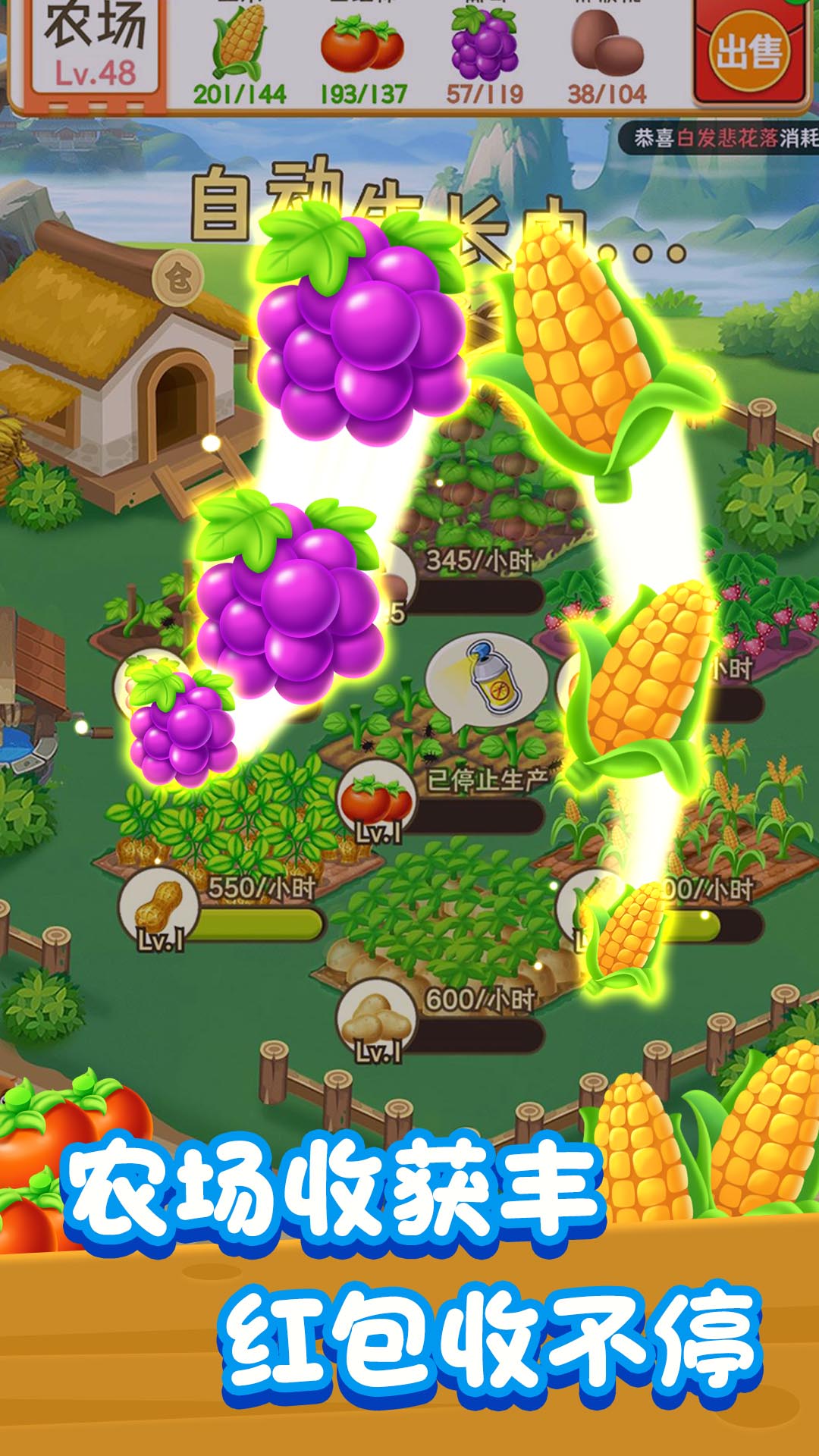
Task: Click the 农场 Lv.48 farm level badge
Action: tap(96, 49)
